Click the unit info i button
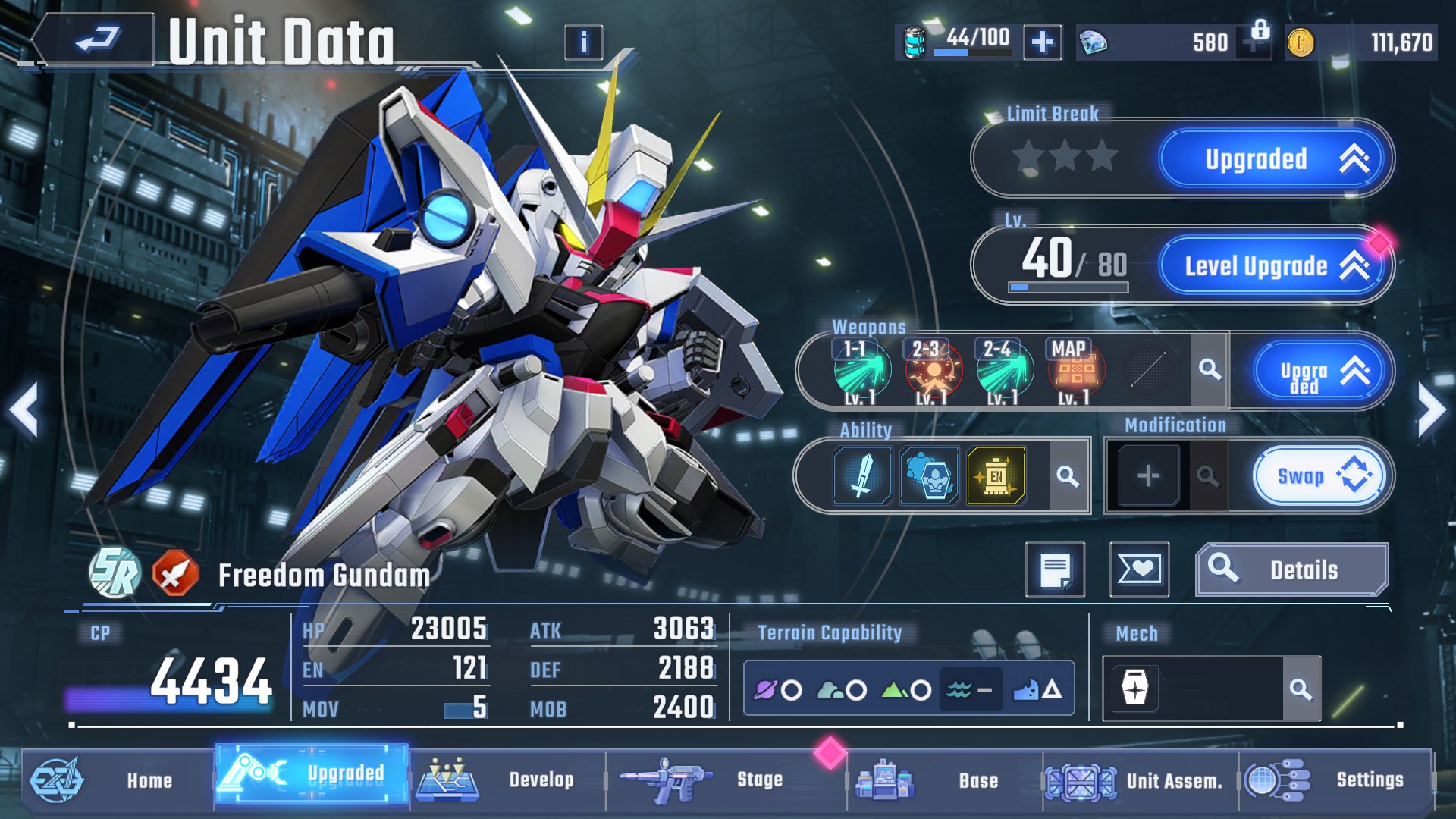 [582, 44]
